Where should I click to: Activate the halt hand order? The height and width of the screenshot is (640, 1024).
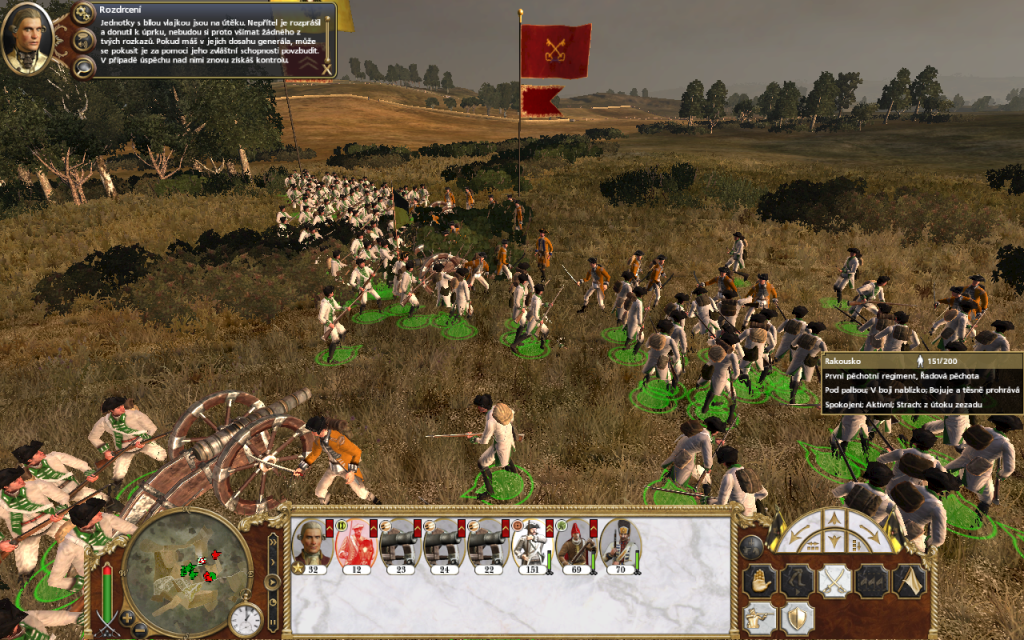tap(761, 580)
